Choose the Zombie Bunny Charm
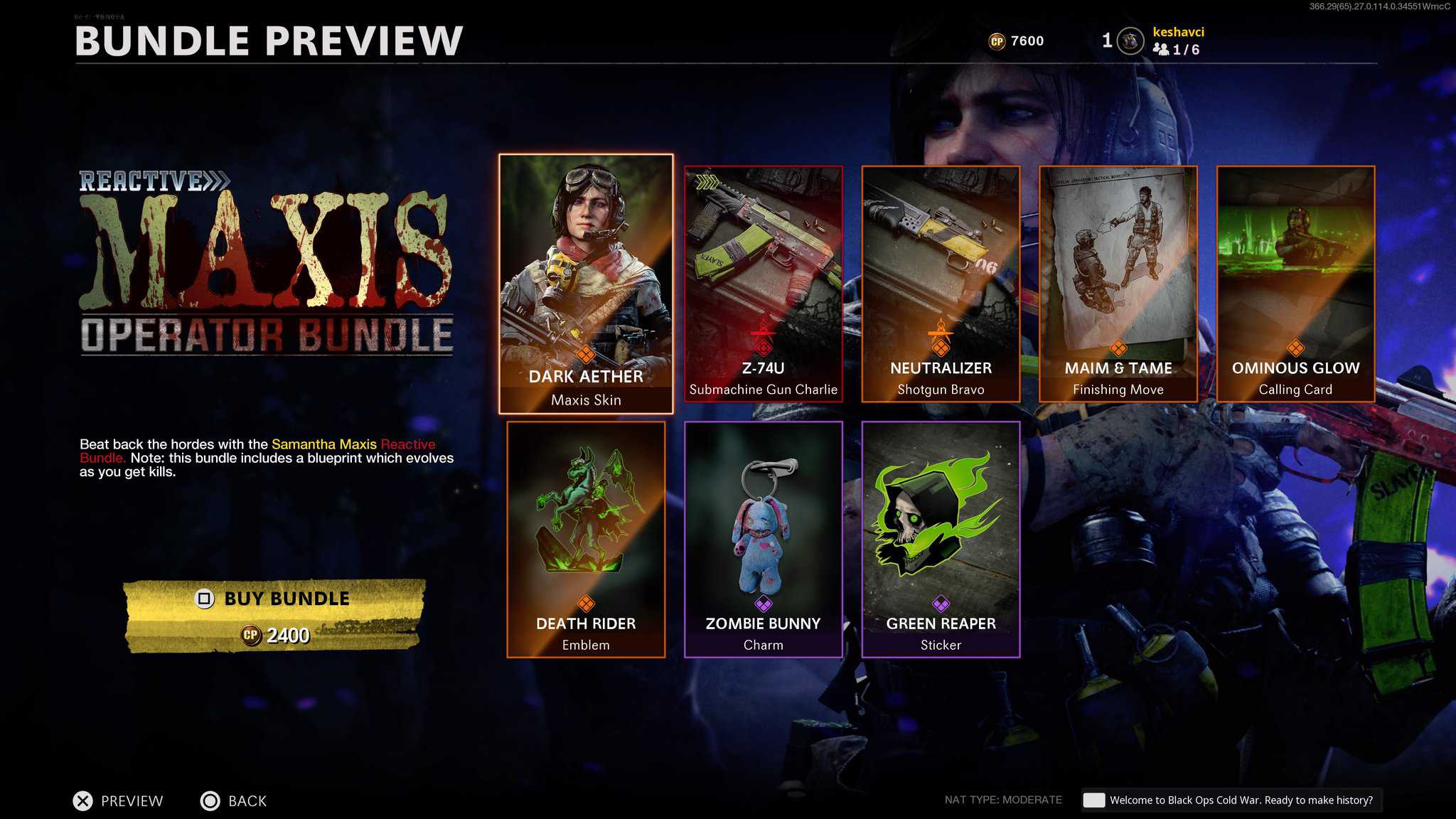This screenshot has width=1456, height=819. (763, 539)
